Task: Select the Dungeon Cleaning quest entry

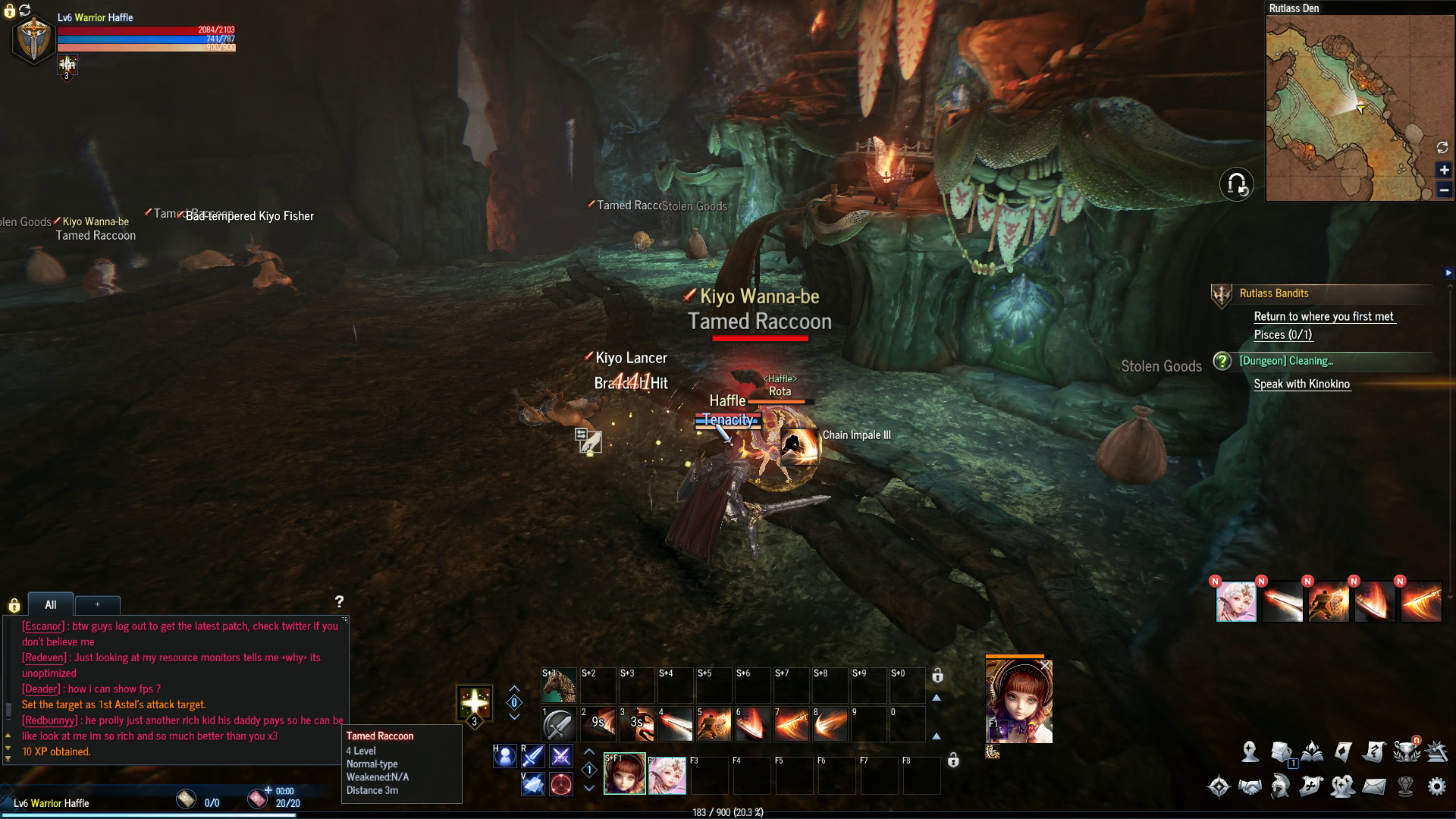Action: click(x=1286, y=361)
